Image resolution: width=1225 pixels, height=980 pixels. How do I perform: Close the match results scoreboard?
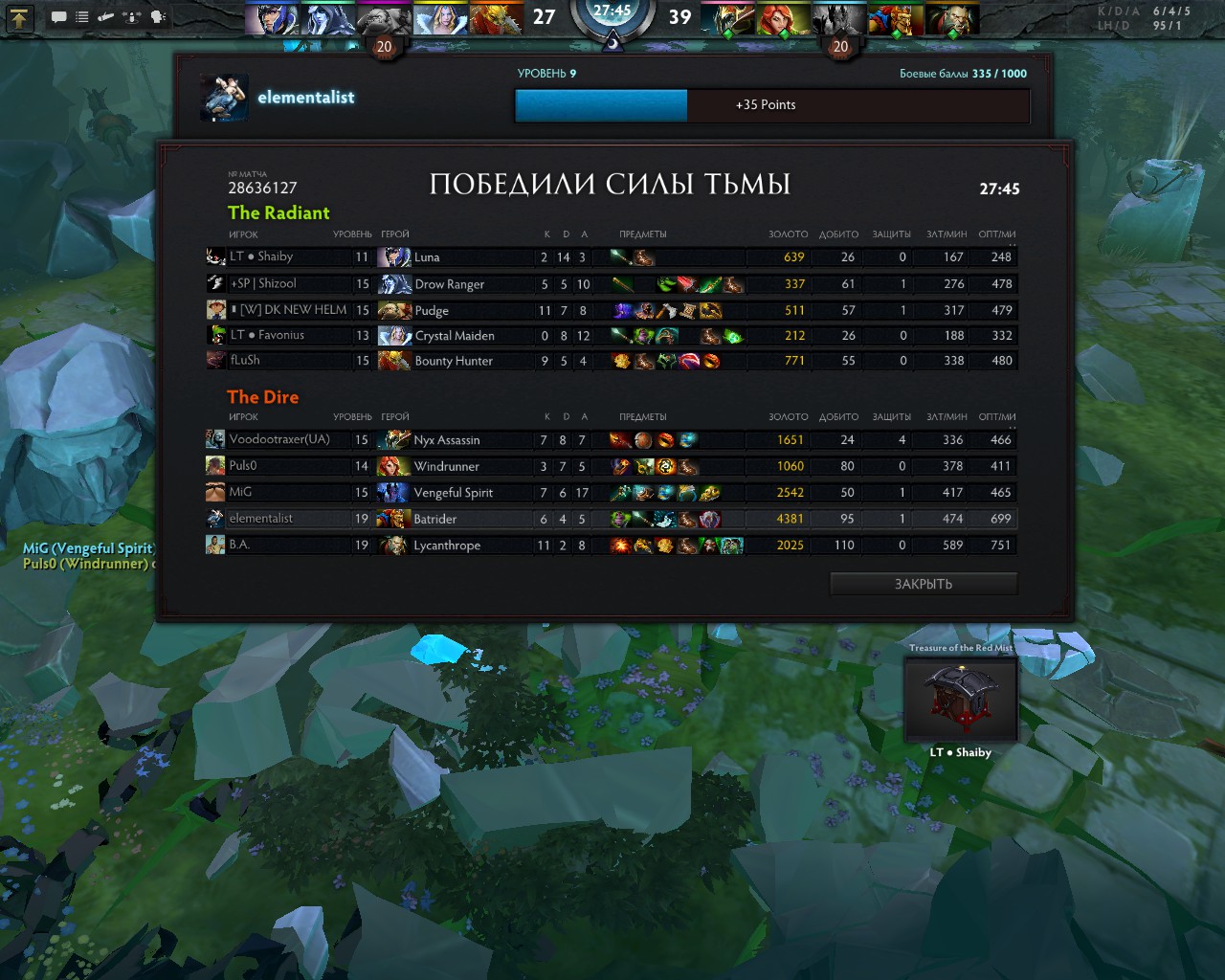923,584
